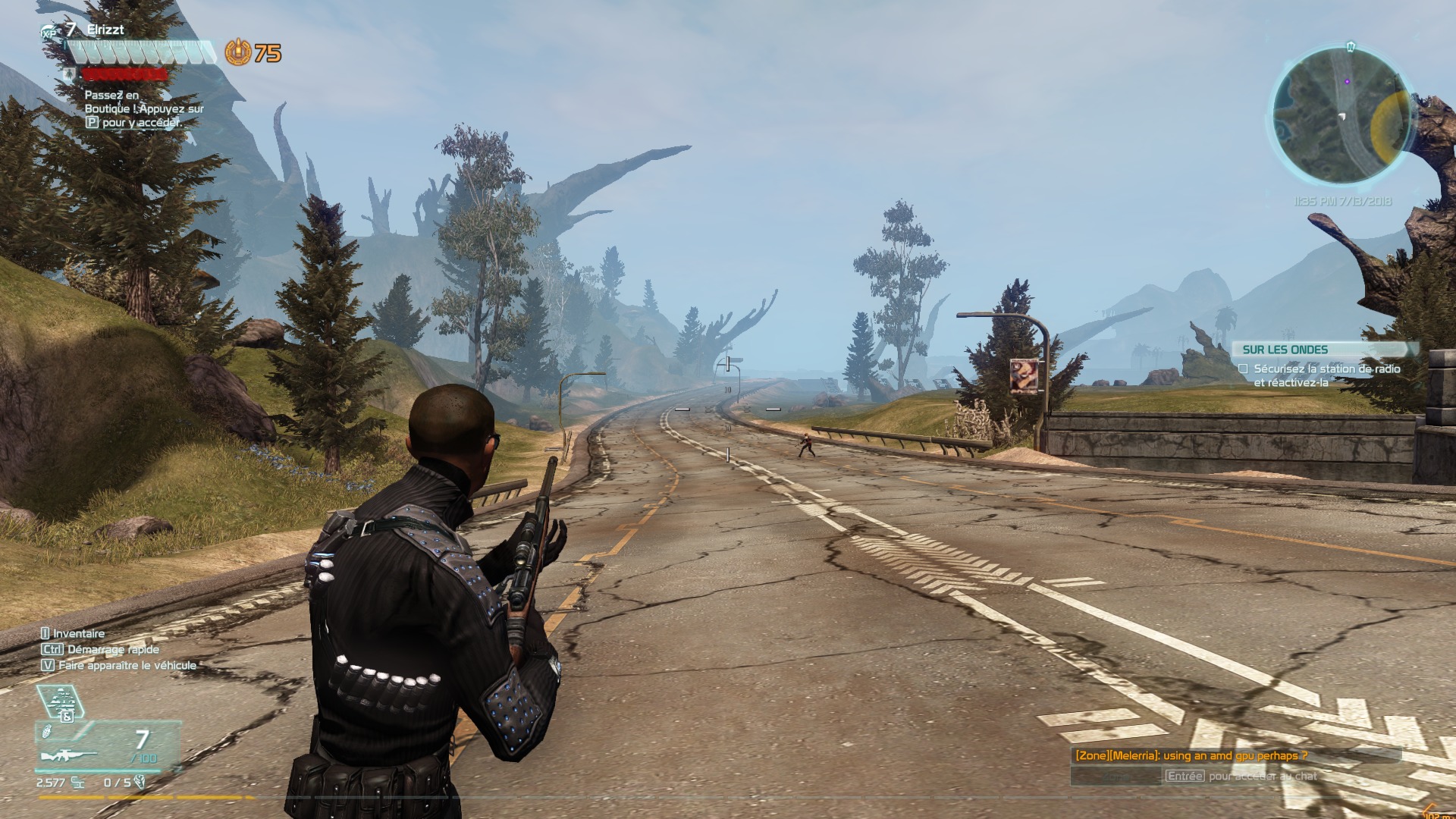Click the ammo reserve icon beside 2,577

point(76,784)
